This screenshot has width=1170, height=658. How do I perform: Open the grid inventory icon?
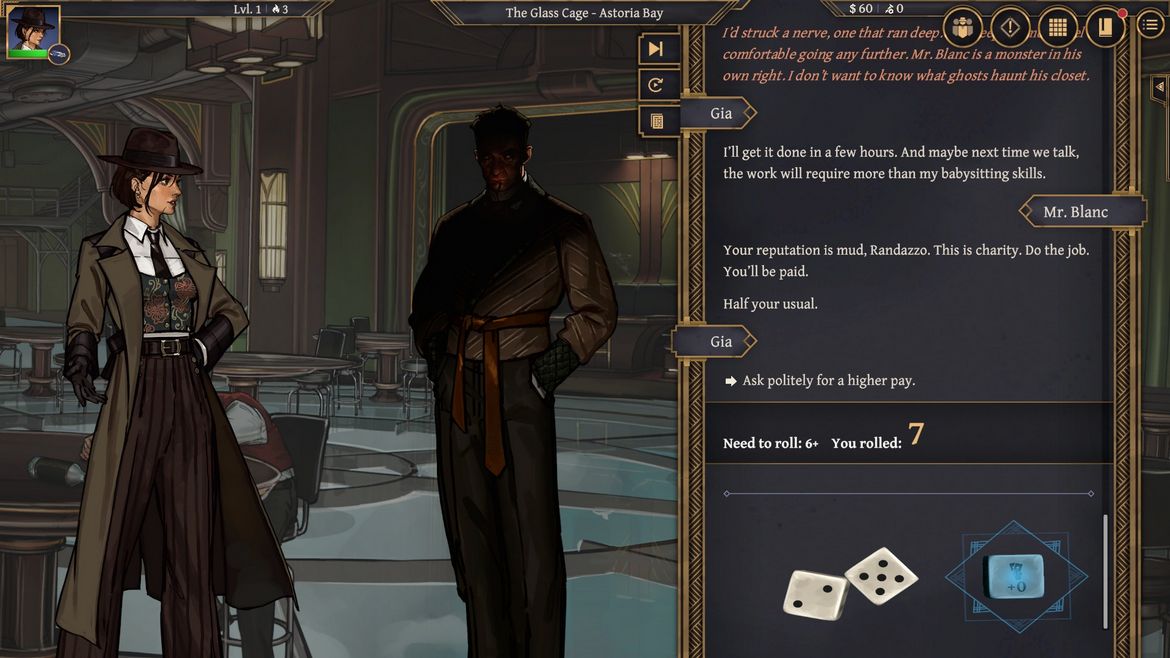(x=1057, y=28)
